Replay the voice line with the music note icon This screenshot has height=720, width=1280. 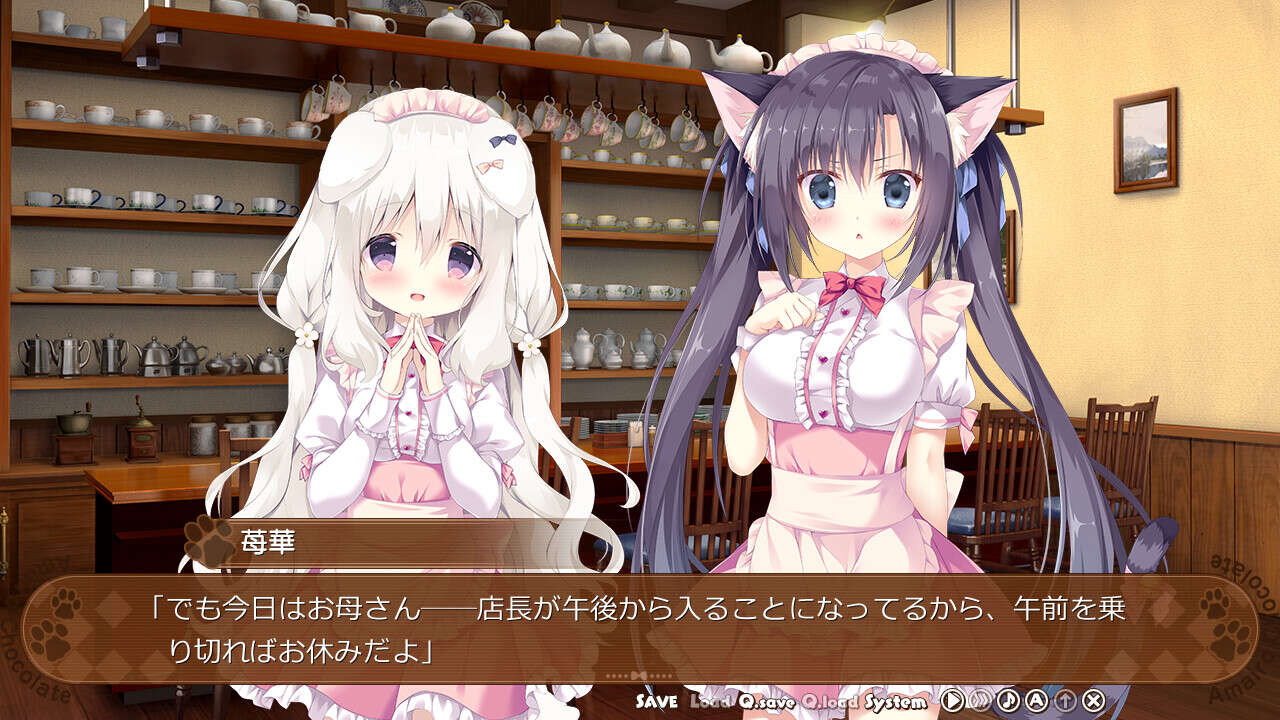[x=1009, y=700]
